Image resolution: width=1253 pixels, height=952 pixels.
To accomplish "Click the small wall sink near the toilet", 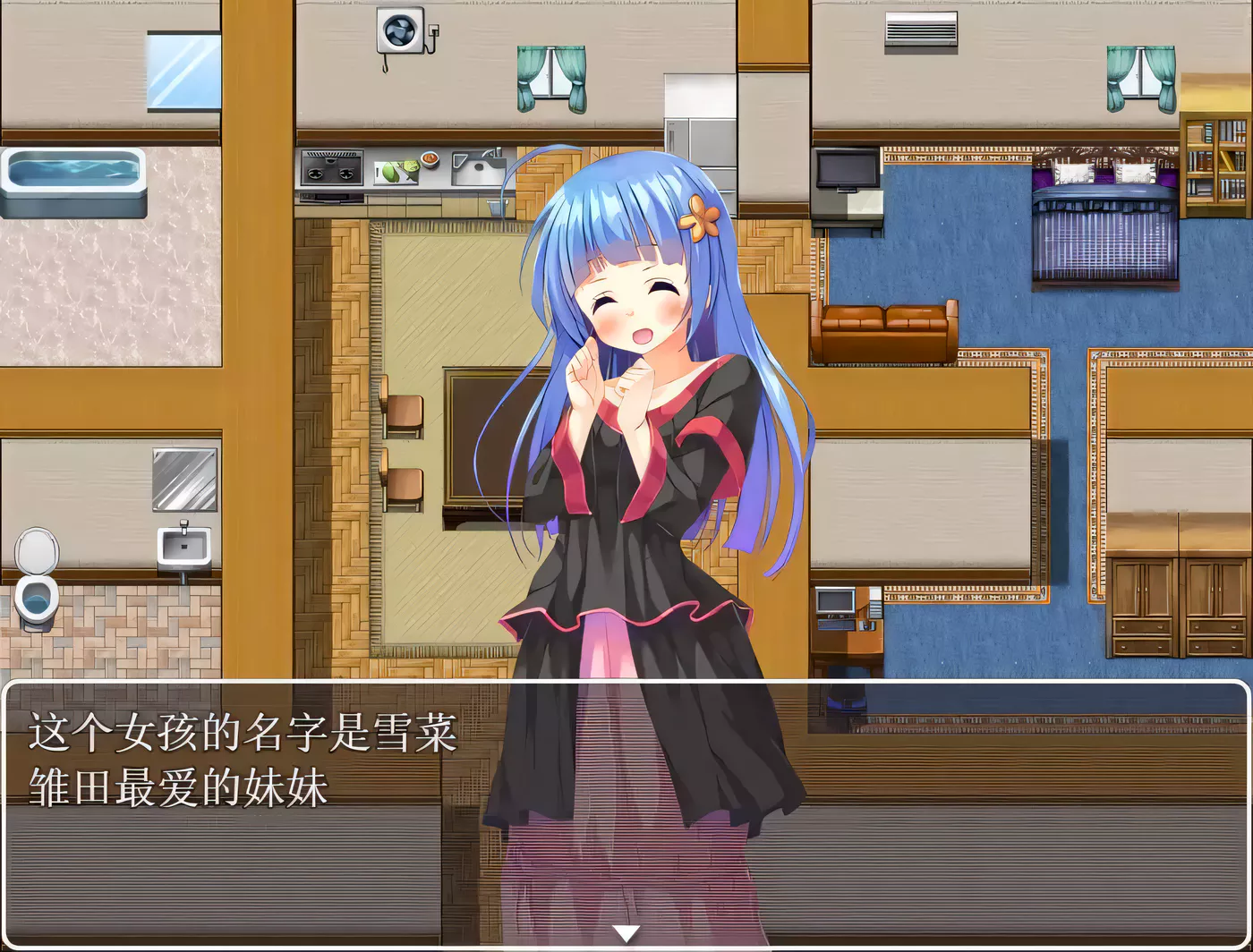I will 182,541.
